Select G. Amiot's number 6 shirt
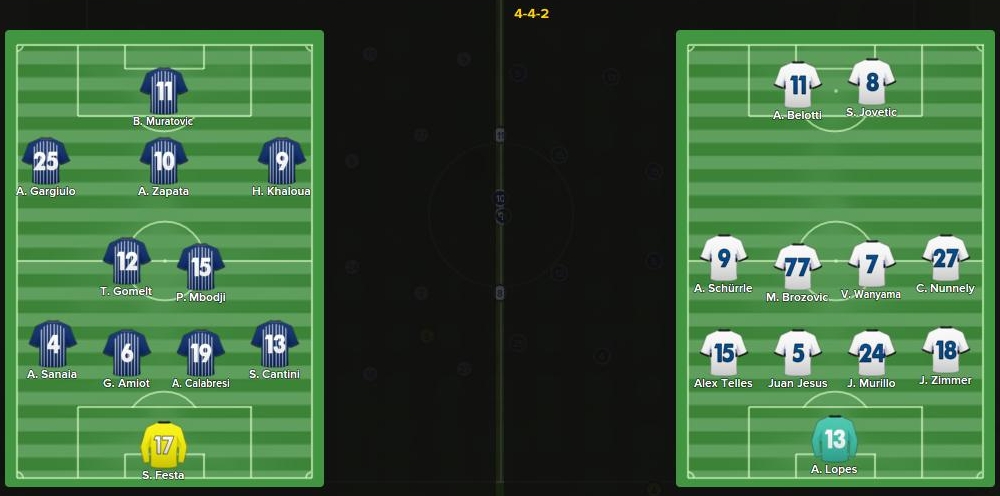 [127, 353]
